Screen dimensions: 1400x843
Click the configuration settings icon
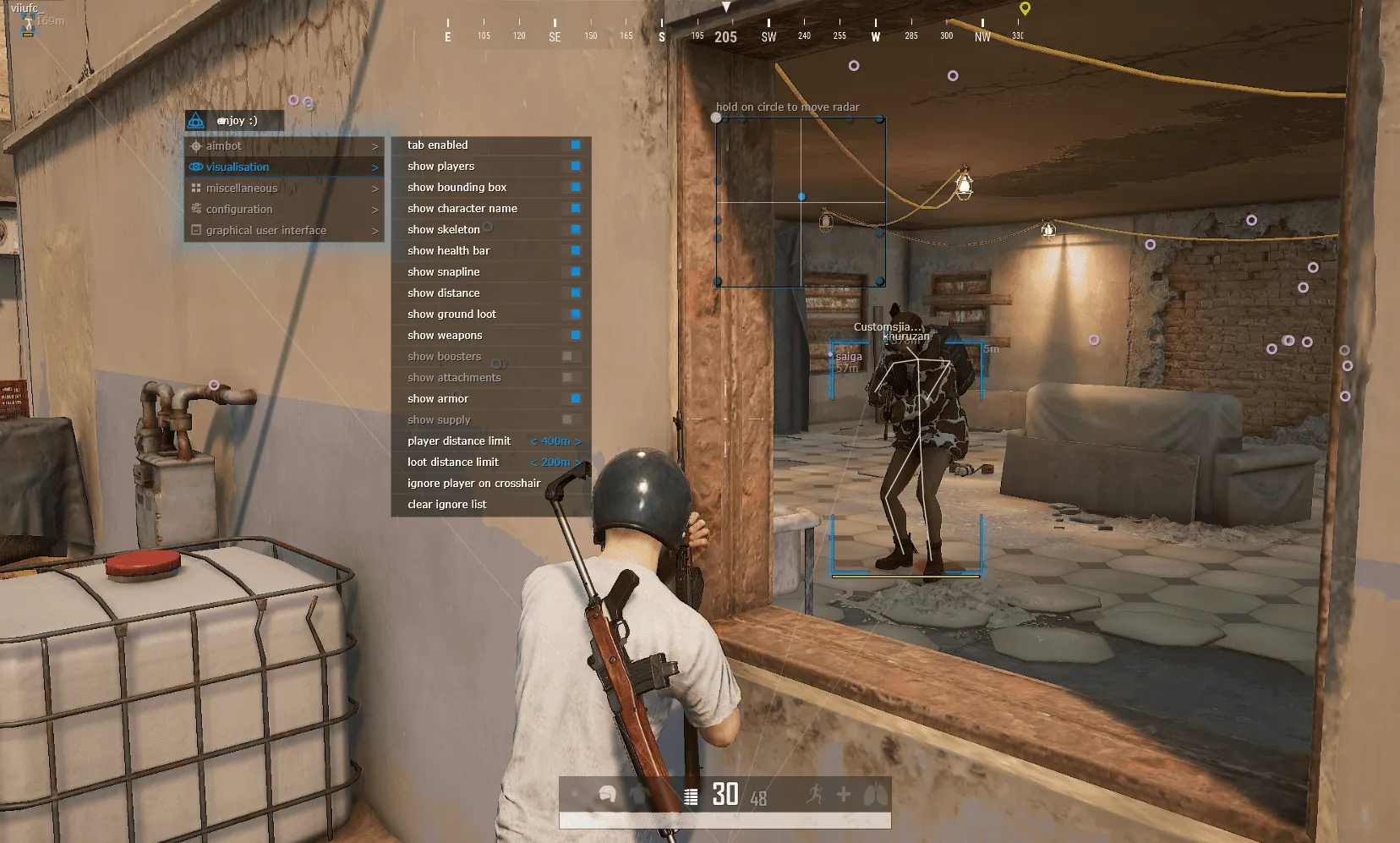point(197,209)
